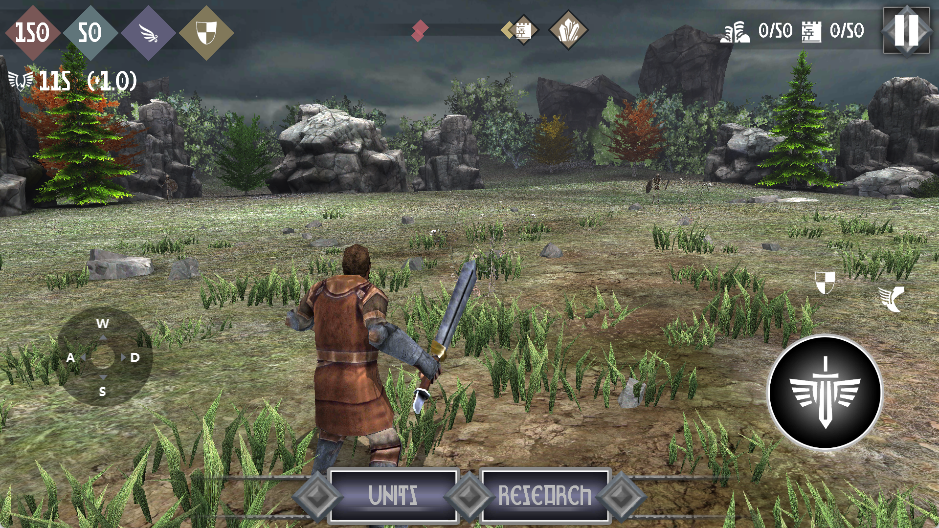Open the Units menu
Screen dimensions: 939x528
[393, 495]
